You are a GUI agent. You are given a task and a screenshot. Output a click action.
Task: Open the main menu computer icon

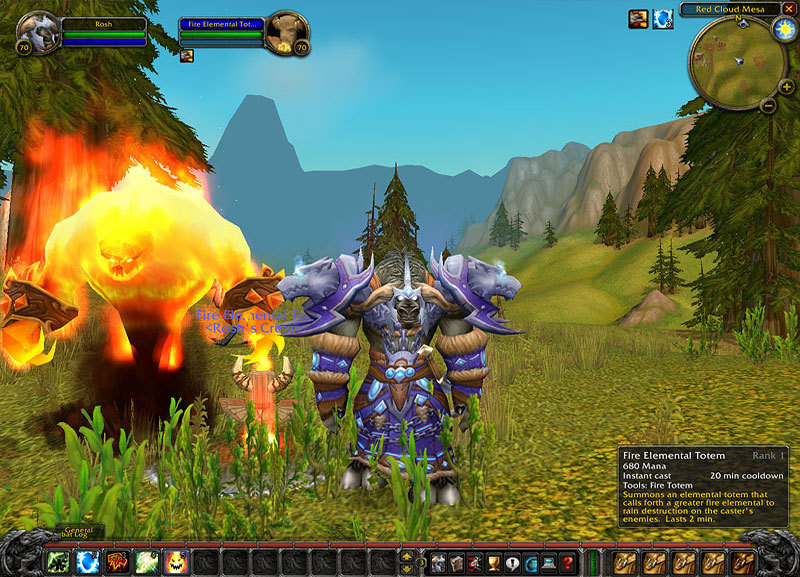point(548,562)
